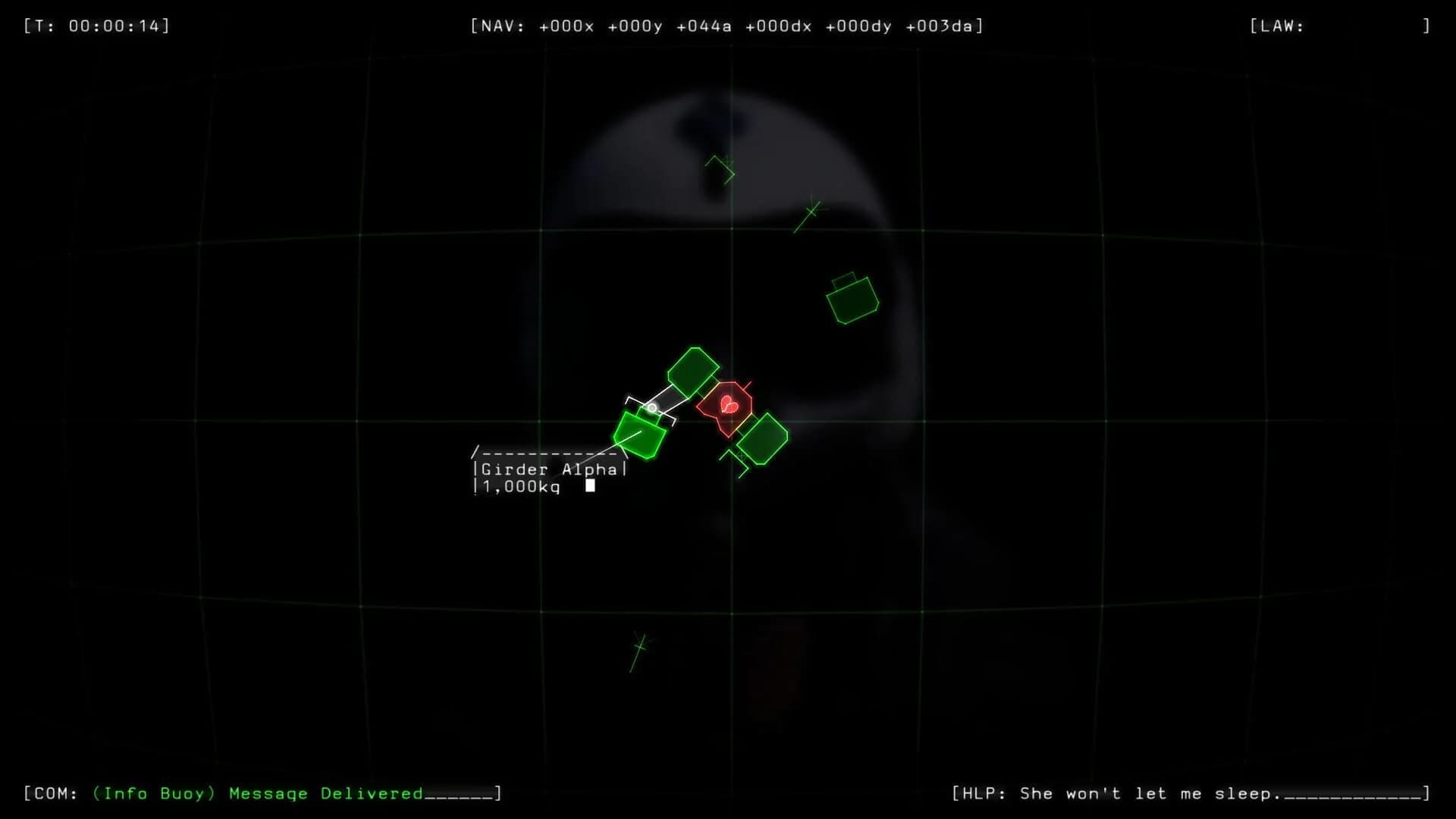Click the white square cursor beside the mass label
1456x819 pixels.
591,485
